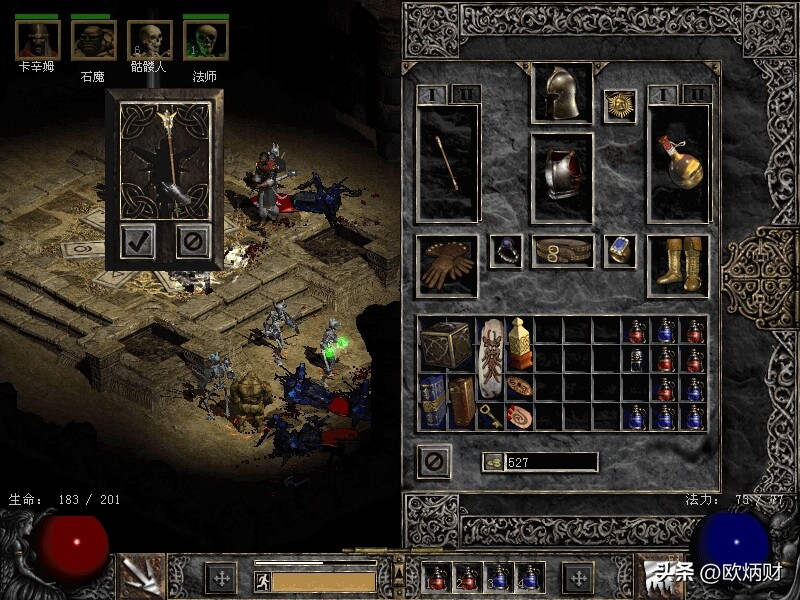Switch to weapon set II above the wand
The height and width of the screenshot is (600, 800).
[466, 95]
